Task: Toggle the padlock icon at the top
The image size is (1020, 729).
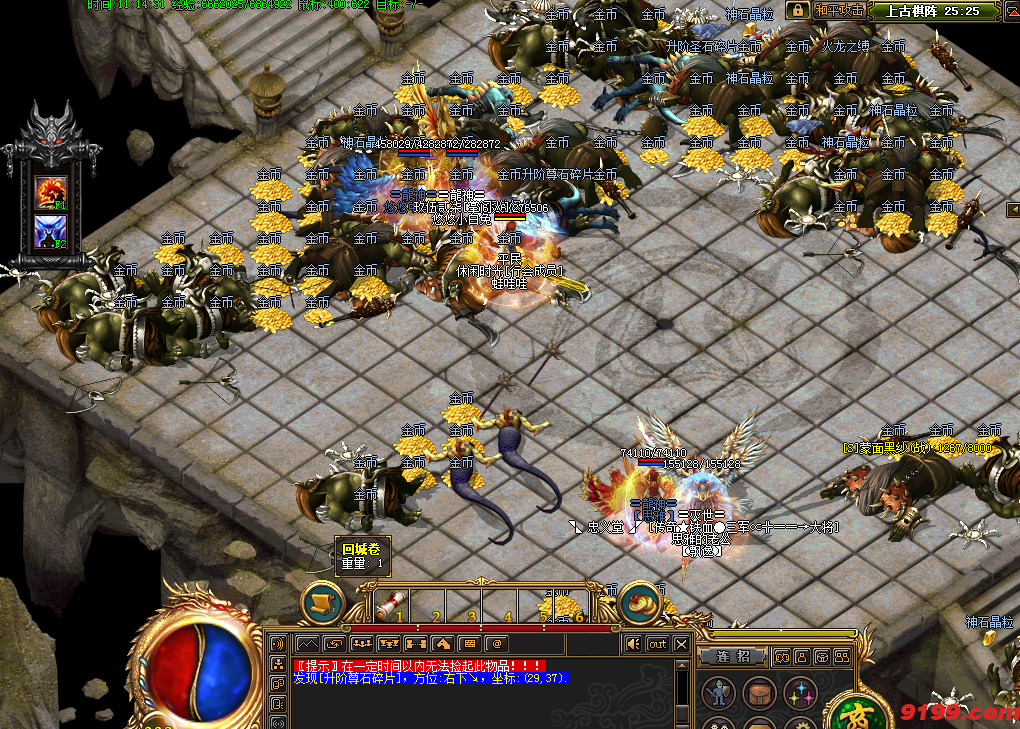Action: point(797,11)
